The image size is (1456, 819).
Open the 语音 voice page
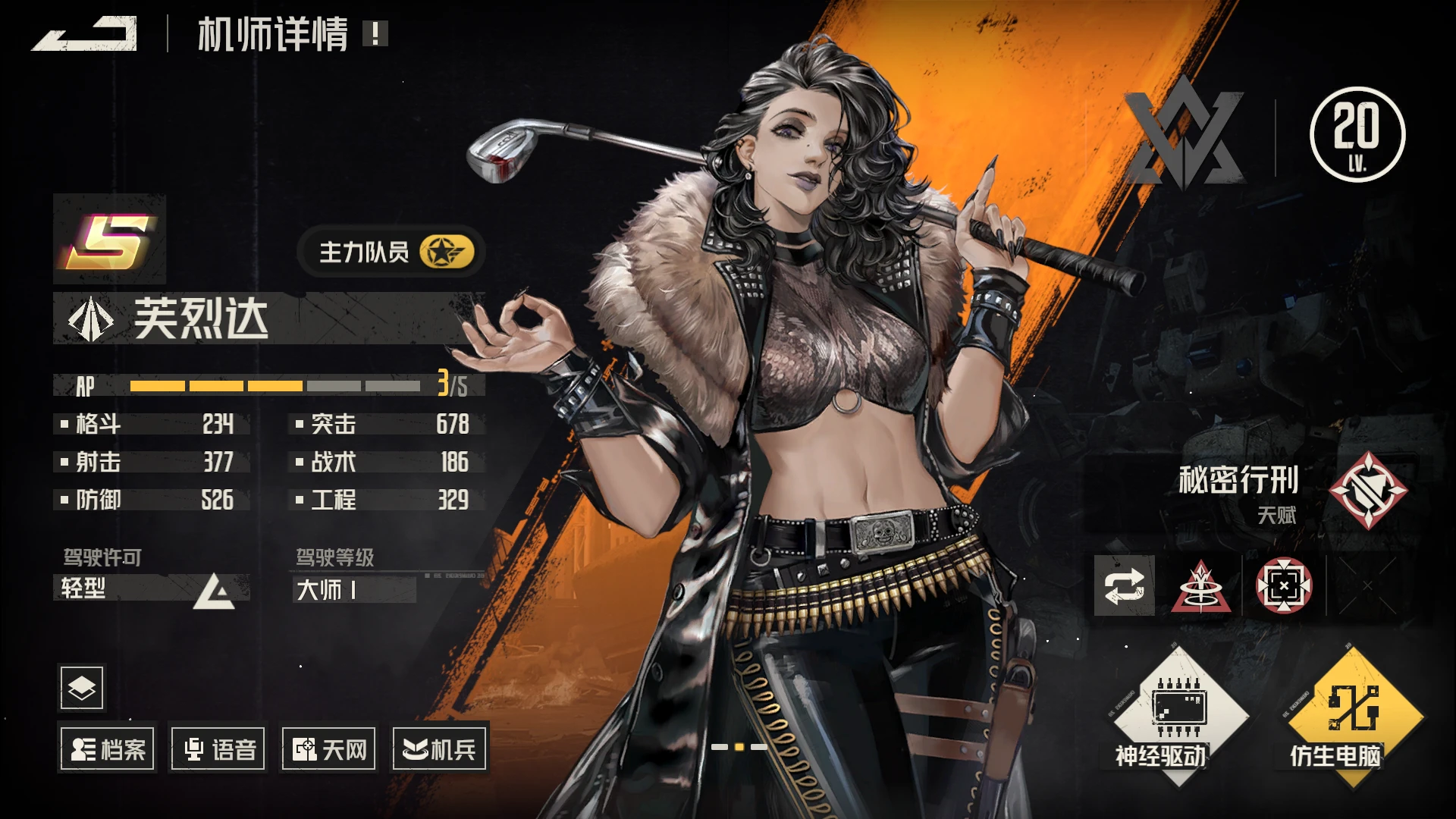click(219, 749)
